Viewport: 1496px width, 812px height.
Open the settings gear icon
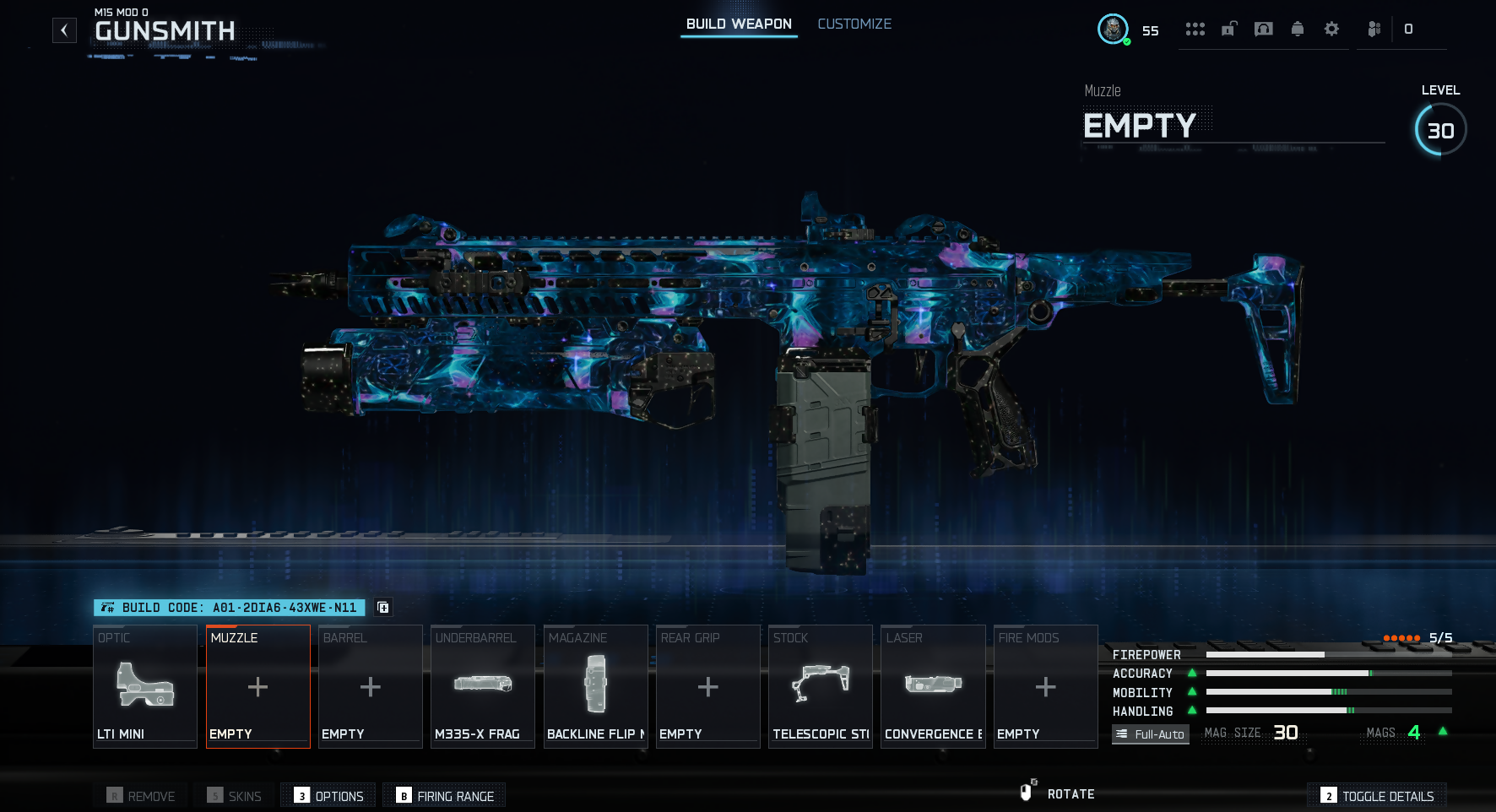click(x=1331, y=30)
